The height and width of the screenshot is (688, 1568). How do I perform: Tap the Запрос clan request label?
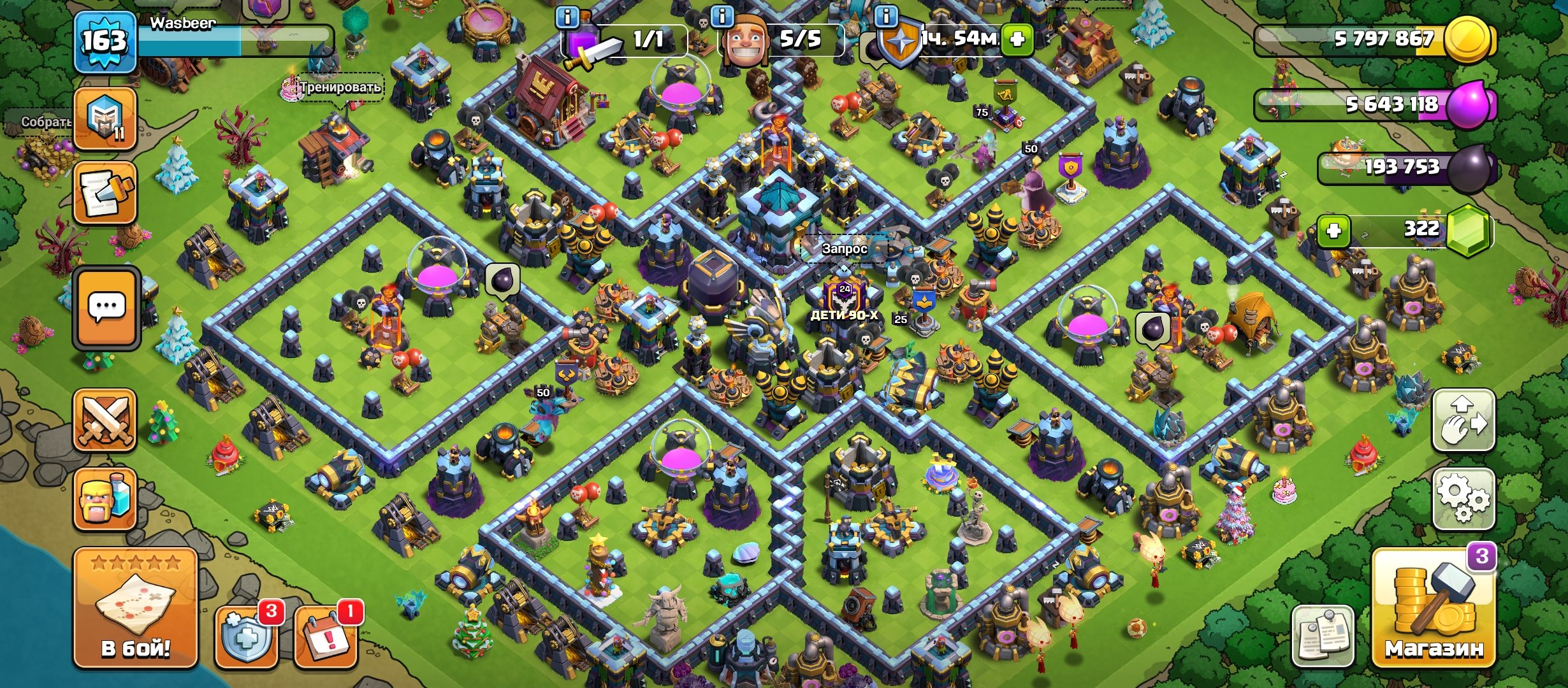click(844, 248)
